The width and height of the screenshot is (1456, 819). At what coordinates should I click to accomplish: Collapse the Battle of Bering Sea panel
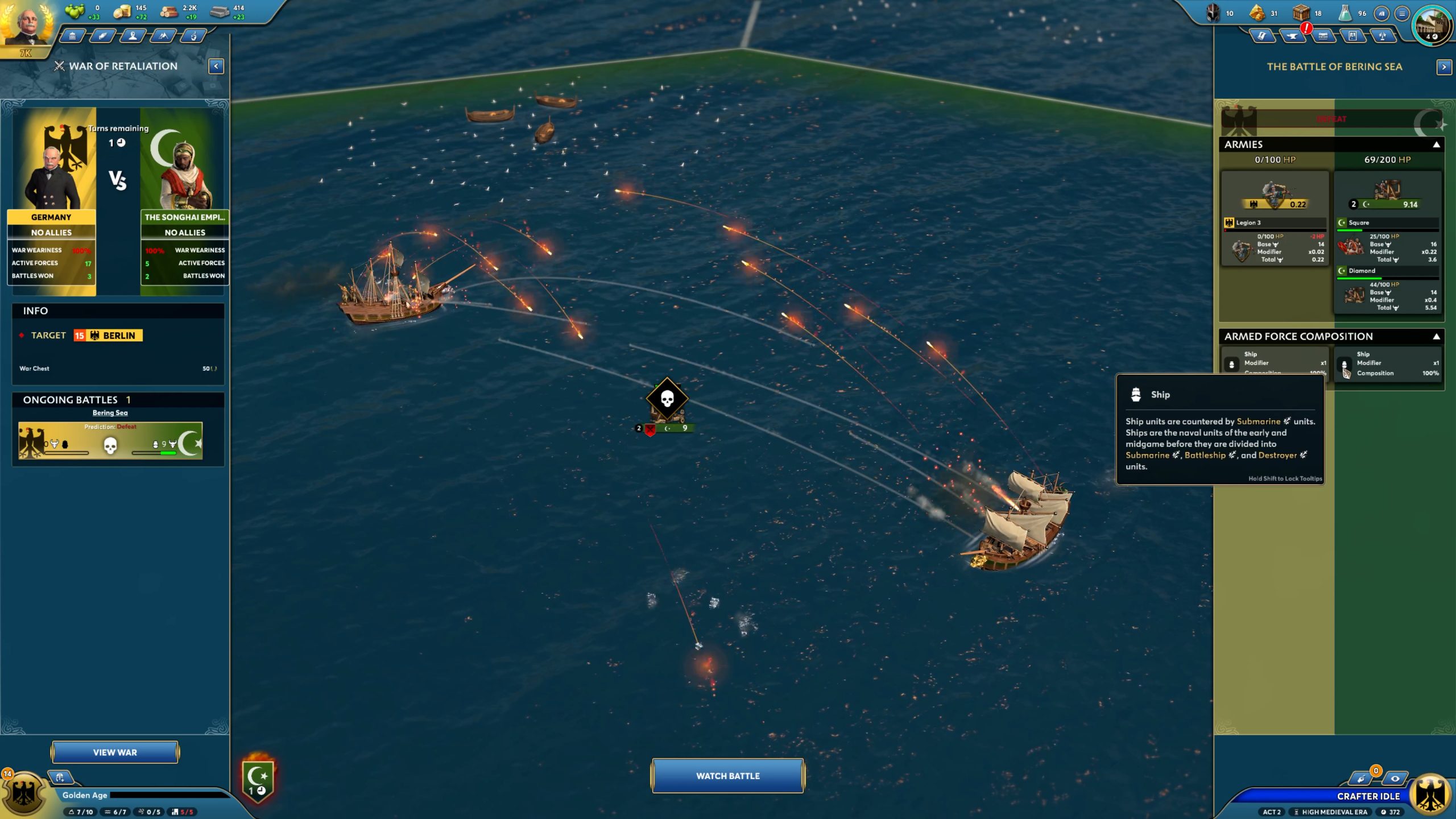[x=1443, y=67]
